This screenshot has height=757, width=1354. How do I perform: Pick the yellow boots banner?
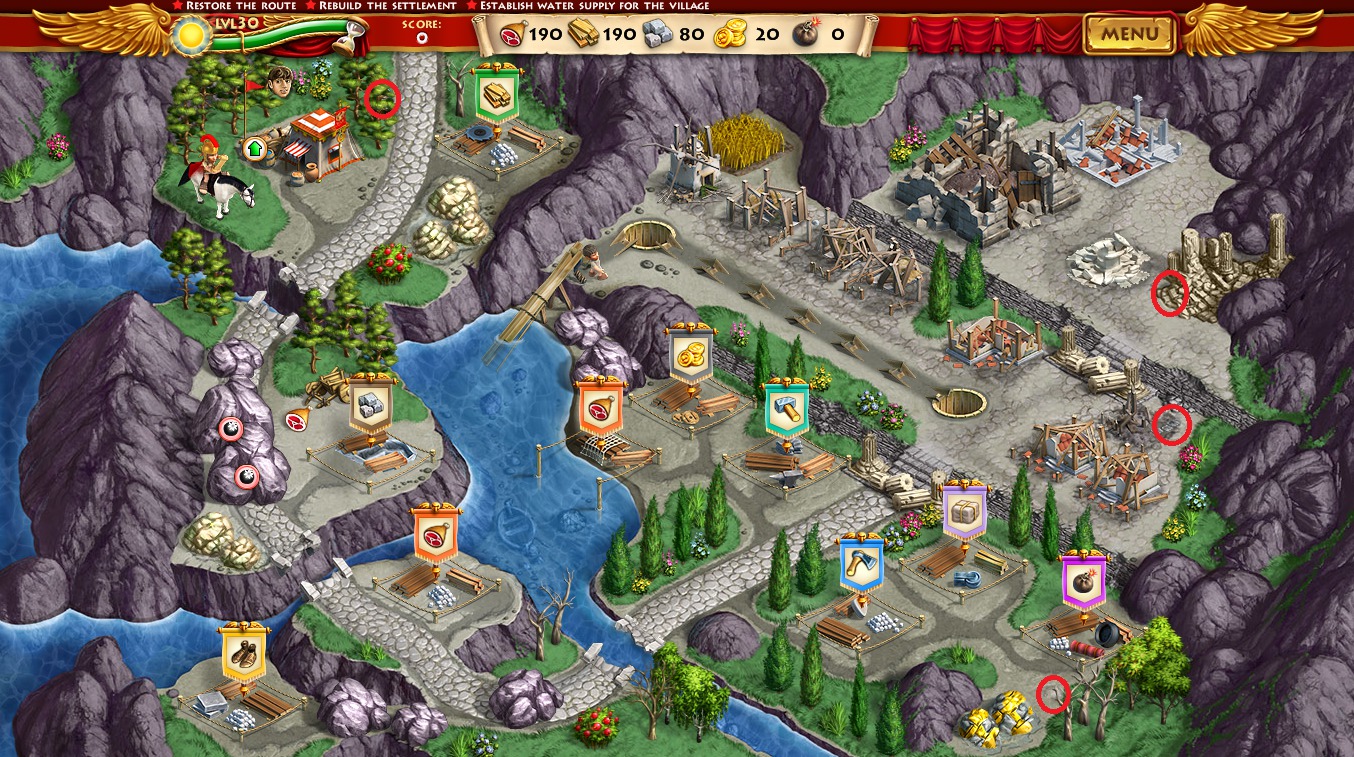tap(244, 655)
